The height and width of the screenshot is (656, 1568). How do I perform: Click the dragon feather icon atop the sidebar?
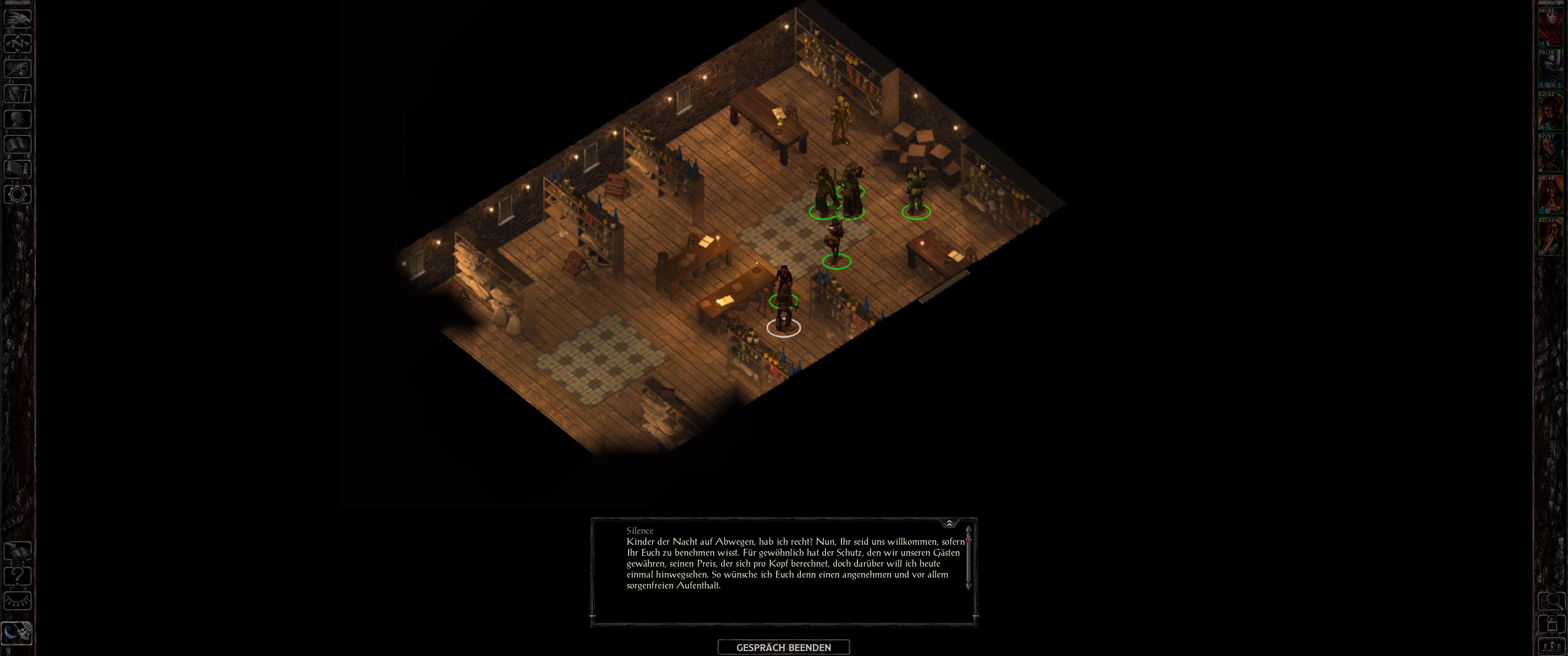tap(18, 18)
